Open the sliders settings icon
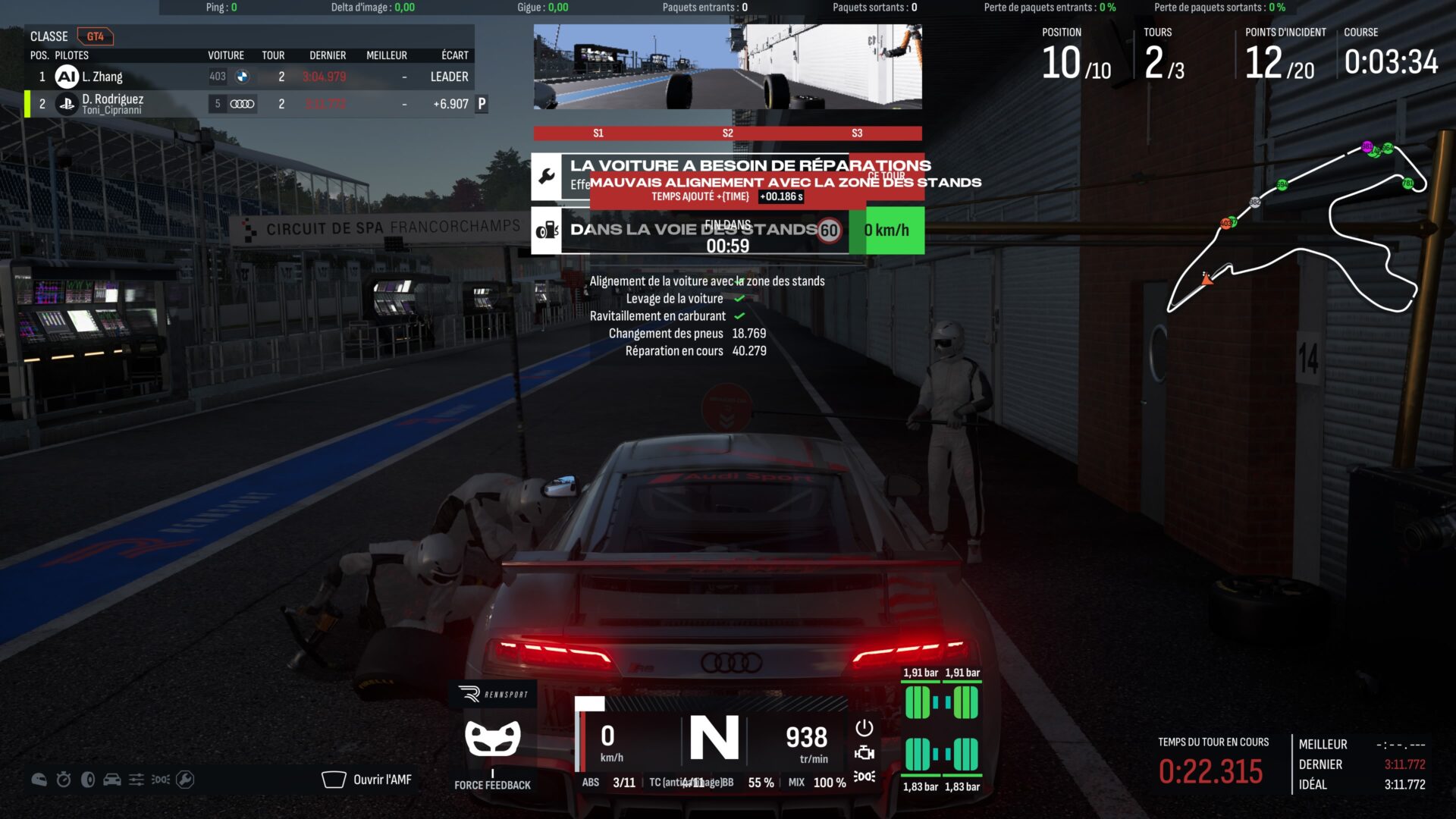The height and width of the screenshot is (819, 1456). (136, 780)
